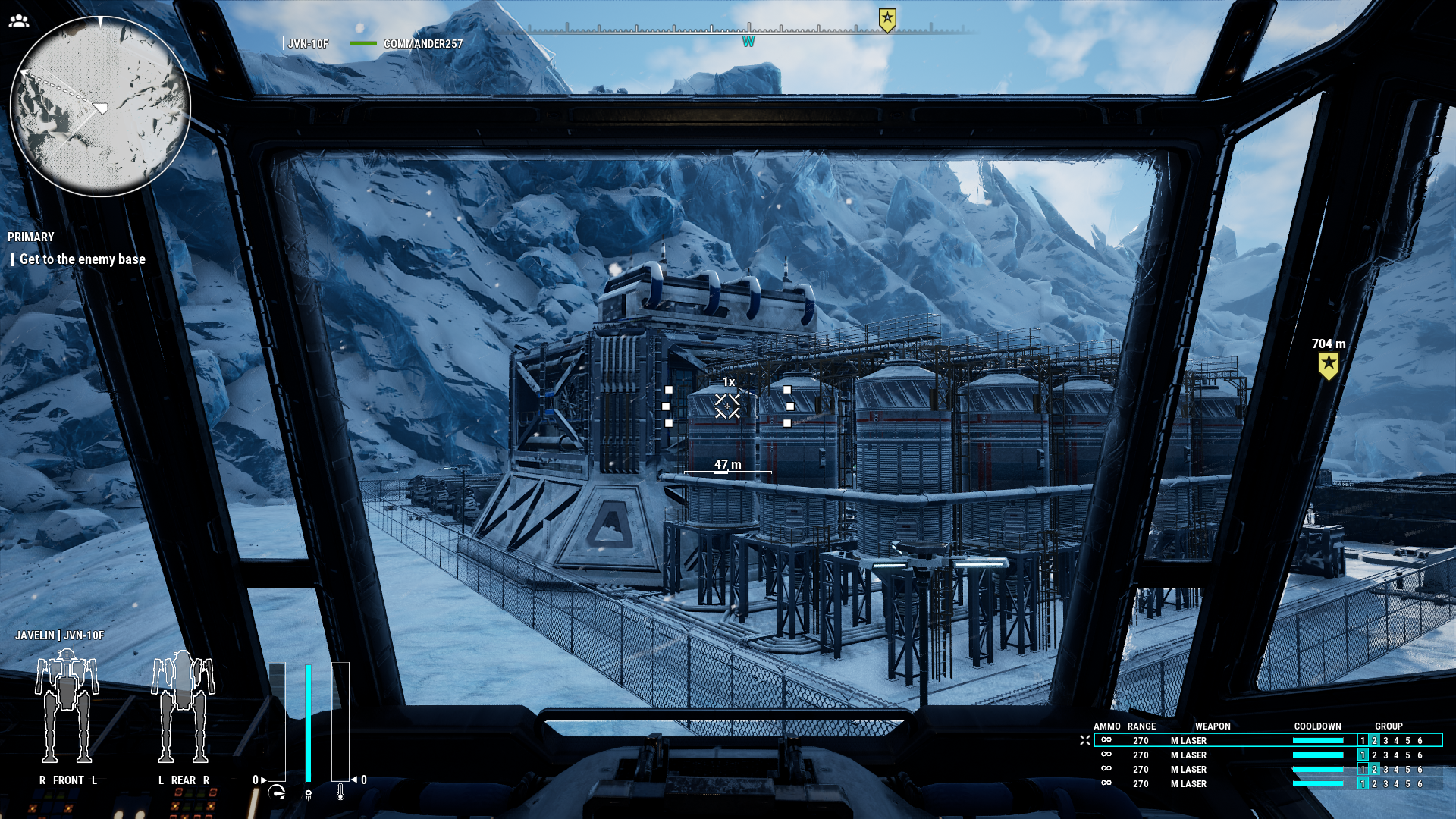Click the throttle speed gauge icon
Screen dimensions: 1456x819
tap(277, 792)
